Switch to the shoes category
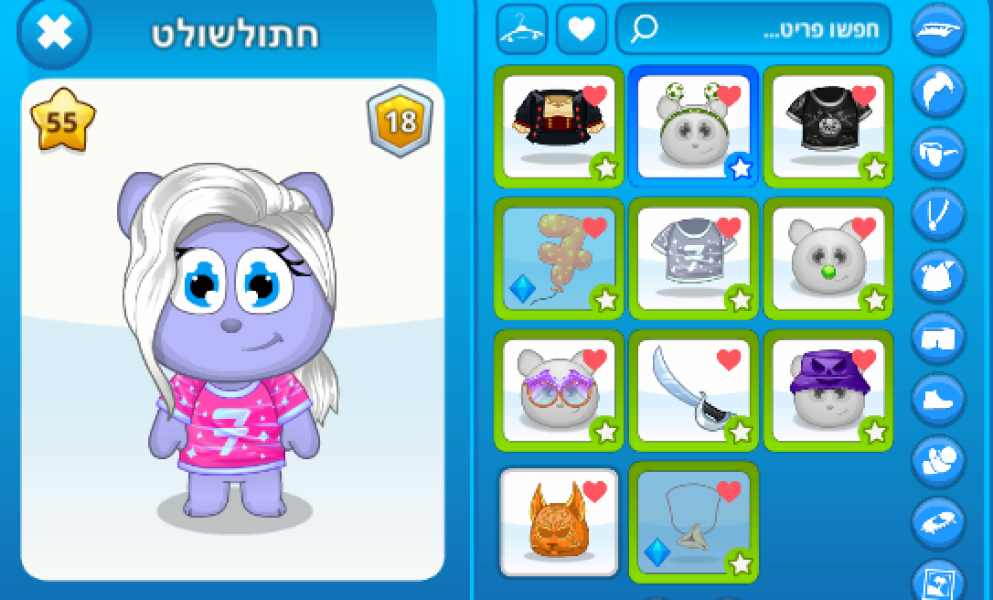 coord(938,399)
